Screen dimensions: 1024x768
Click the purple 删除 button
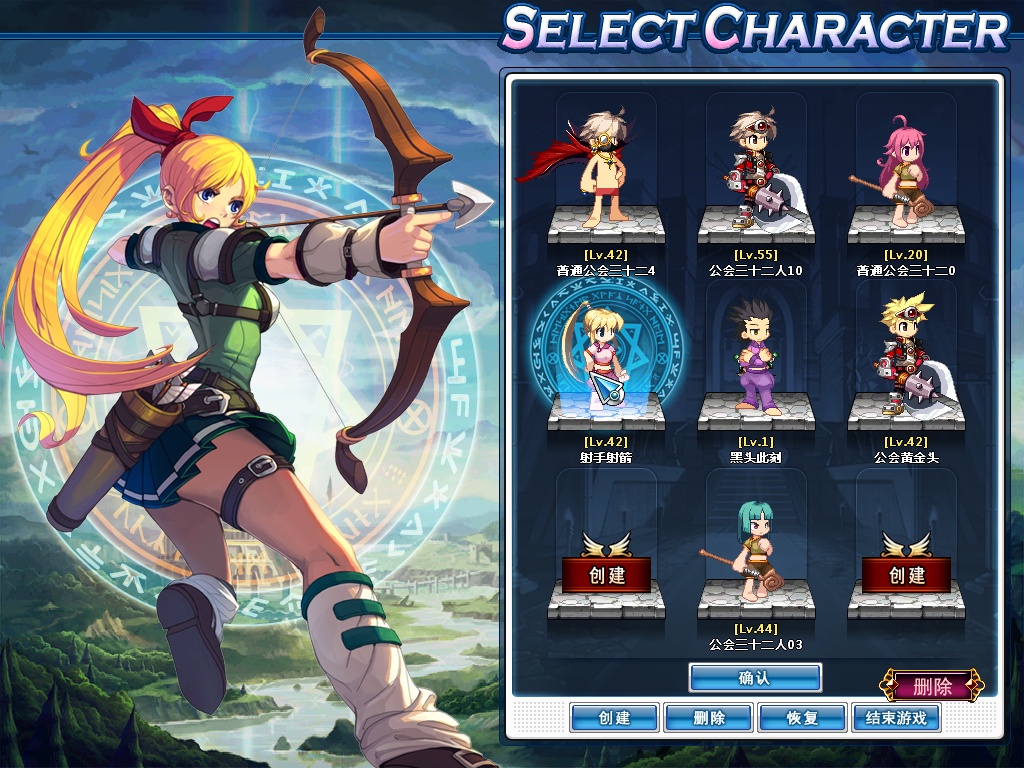pos(932,686)
